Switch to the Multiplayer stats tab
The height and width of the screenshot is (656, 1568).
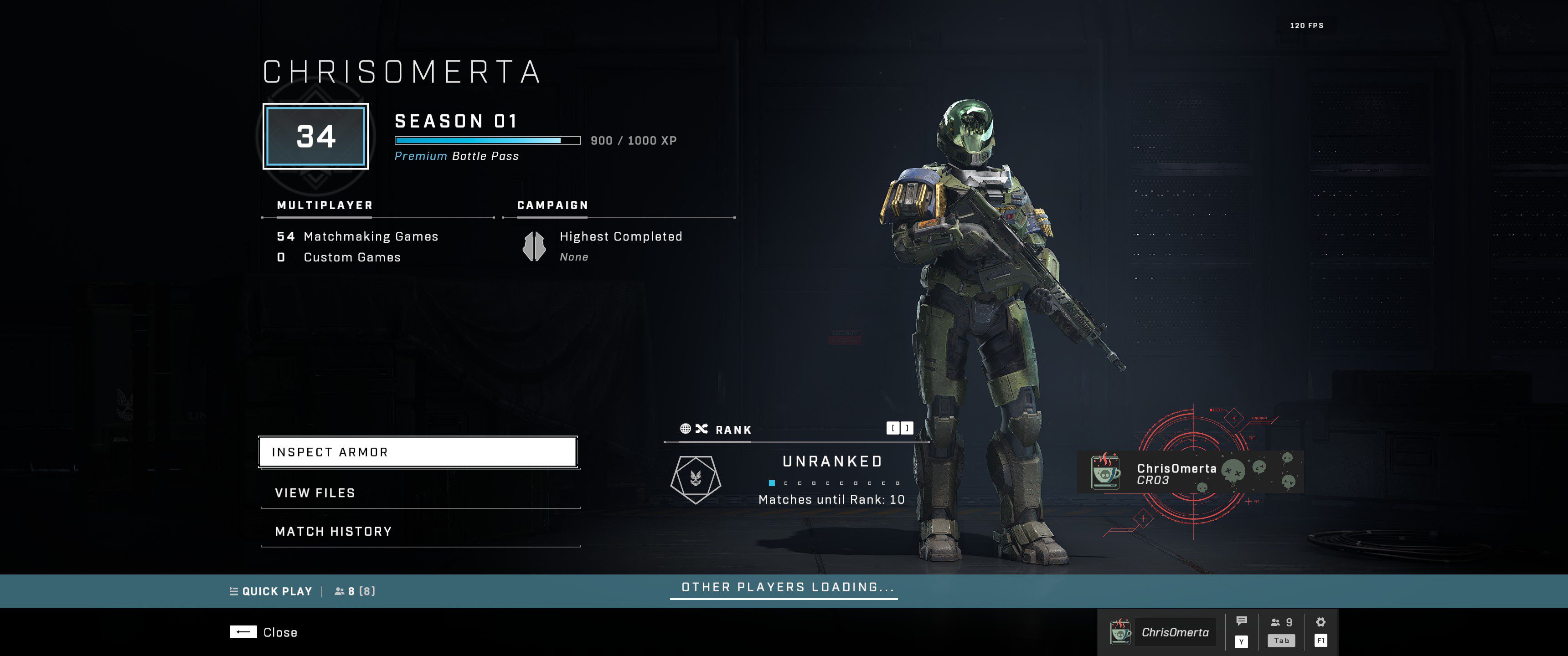325,206
